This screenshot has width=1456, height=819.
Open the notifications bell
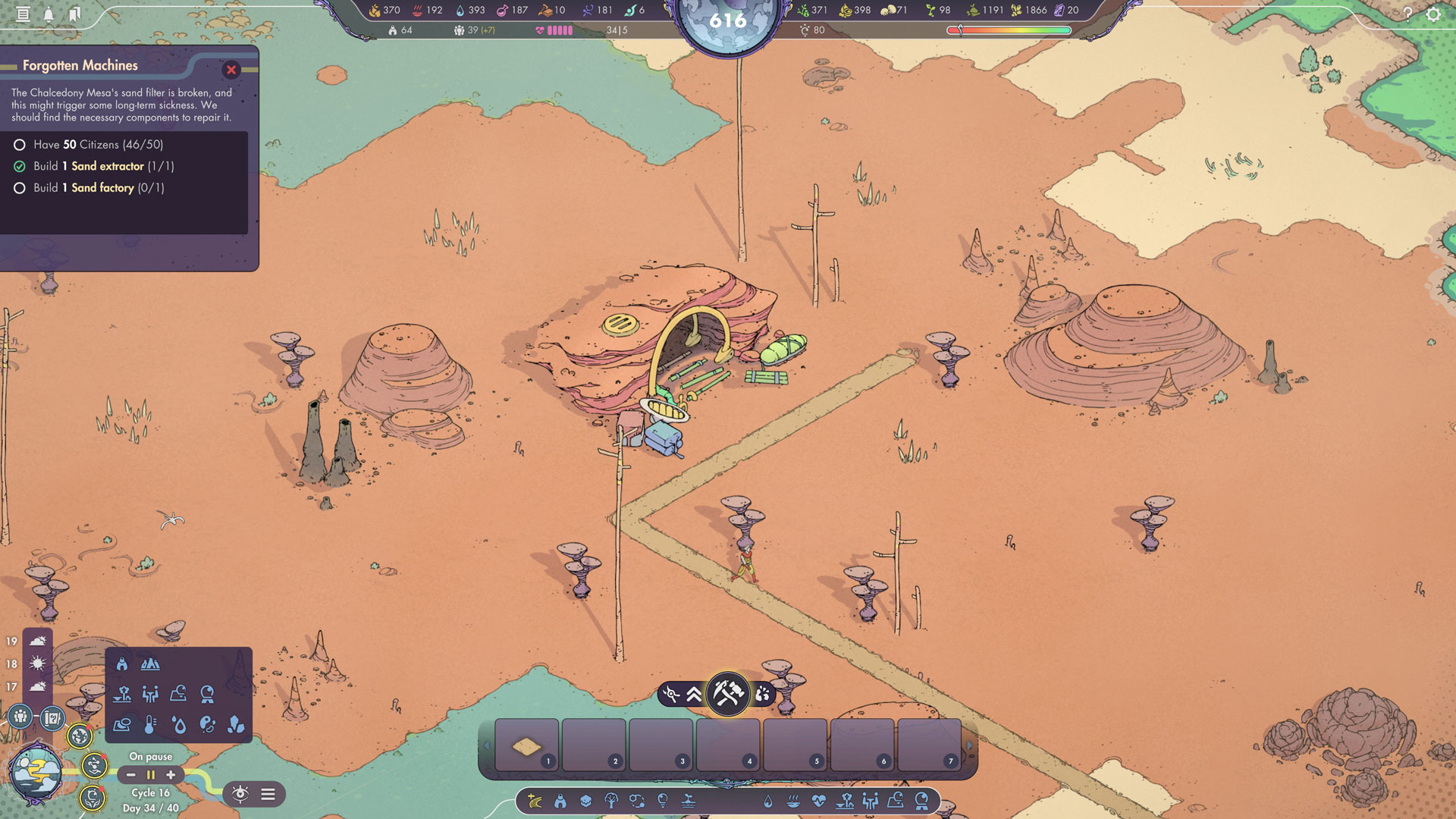pyautogui.click(x=49, y=14)
